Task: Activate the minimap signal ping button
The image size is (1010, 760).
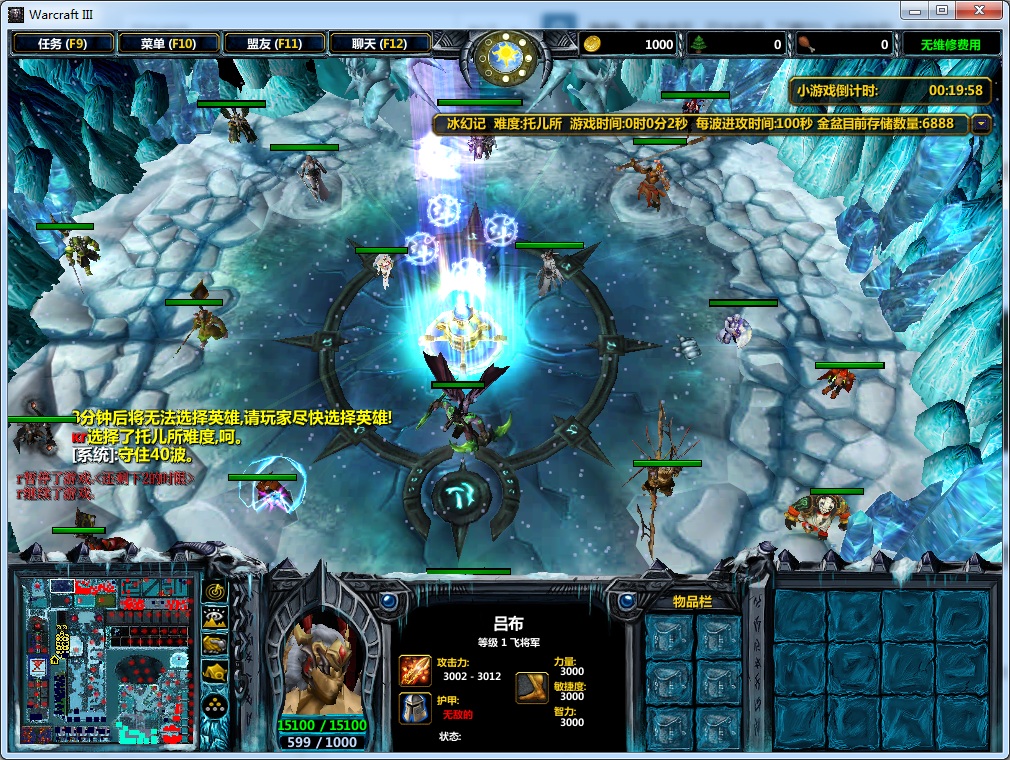Action: (215, 591)
